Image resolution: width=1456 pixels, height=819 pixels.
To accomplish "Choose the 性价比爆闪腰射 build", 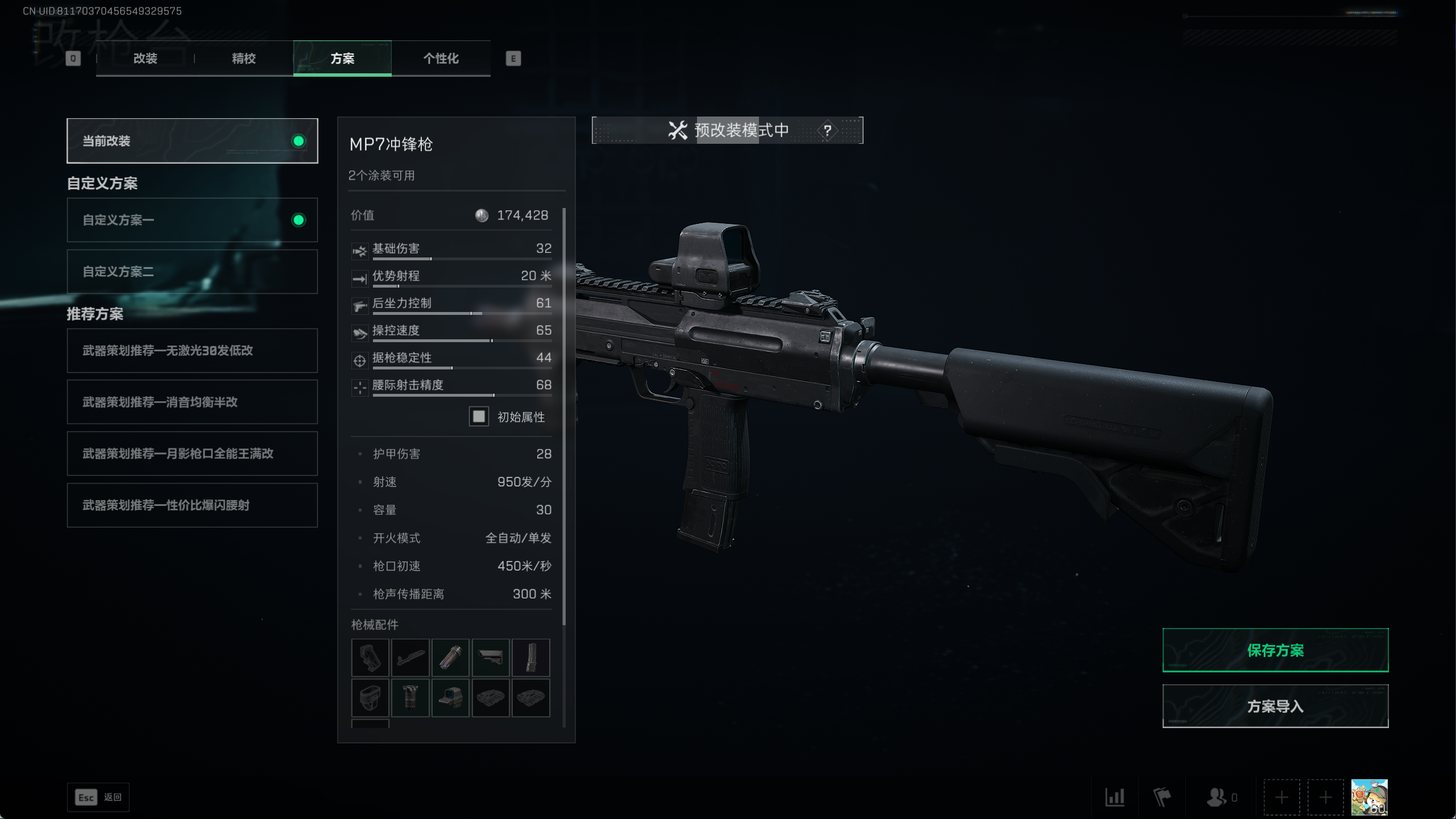I will coord(192,505).
